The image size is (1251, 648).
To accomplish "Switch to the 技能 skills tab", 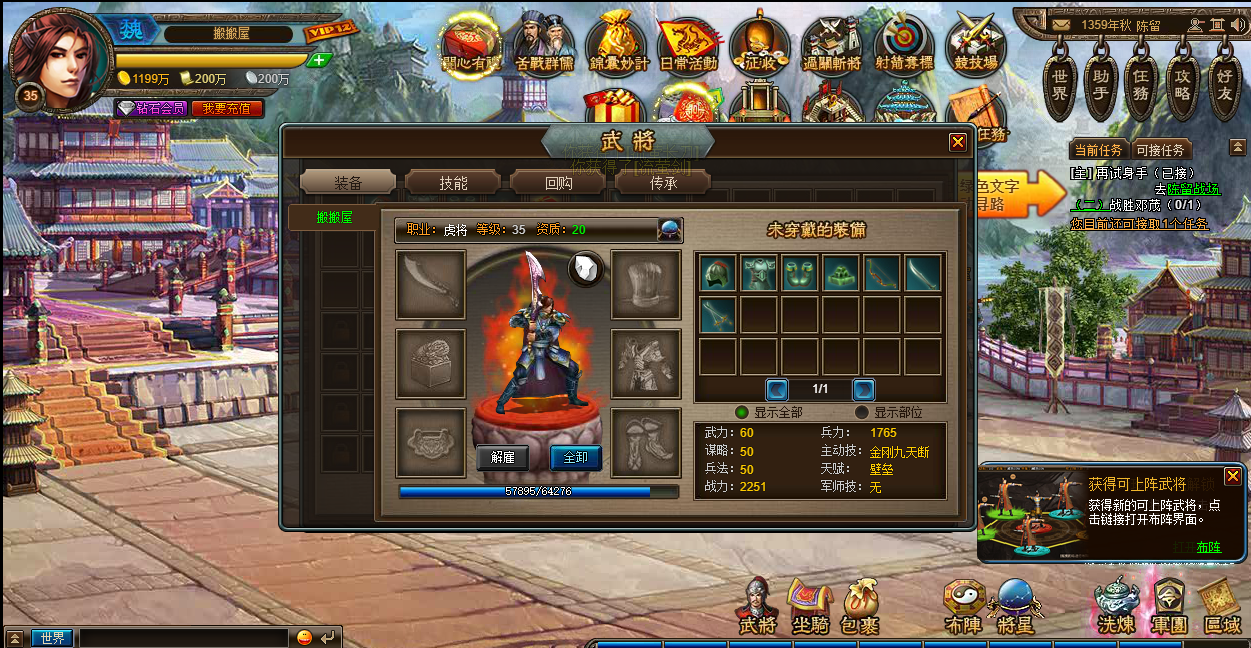I will click(x=453, y=183).
